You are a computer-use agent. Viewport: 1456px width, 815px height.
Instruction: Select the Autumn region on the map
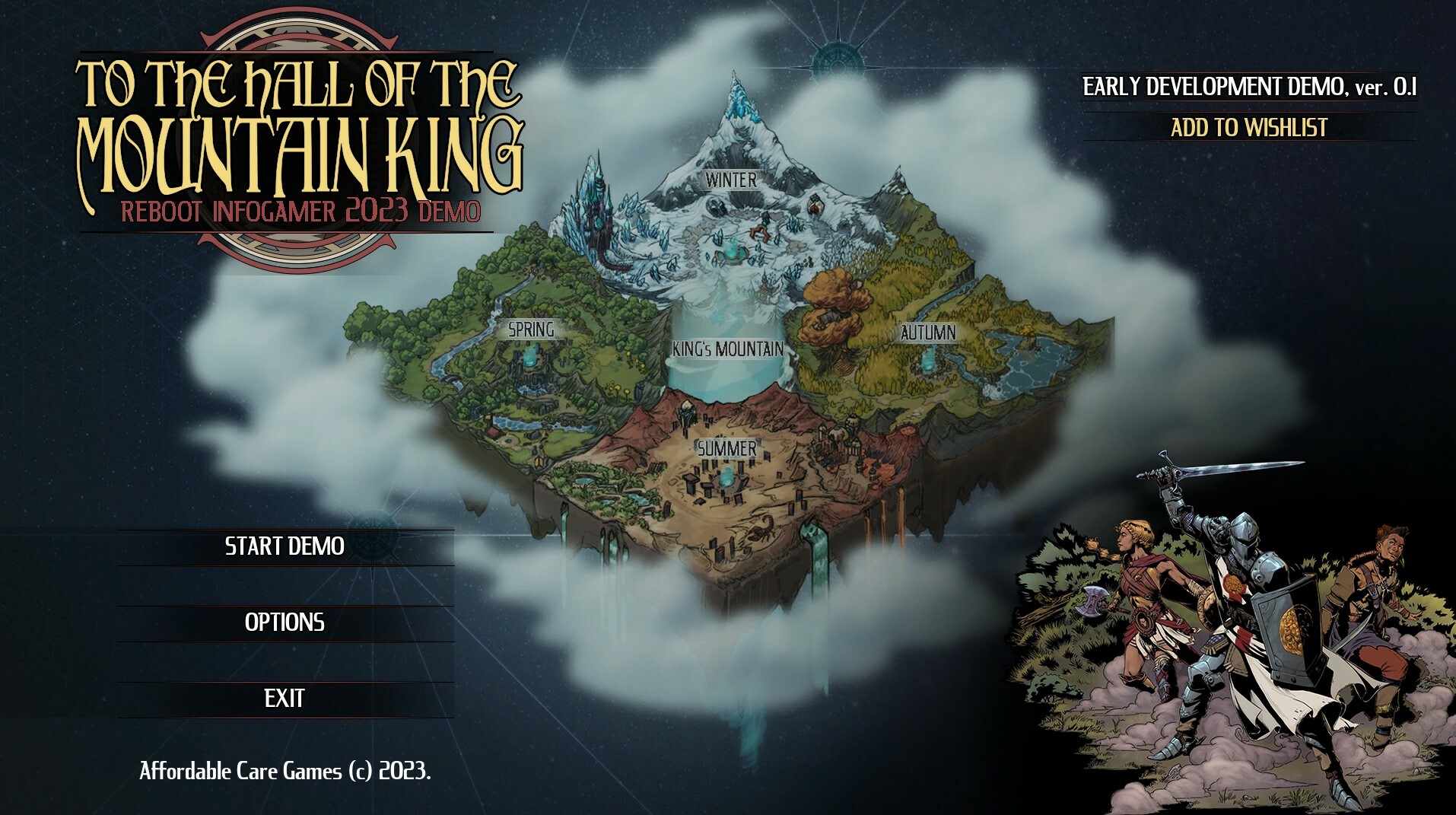pos(927,331)
